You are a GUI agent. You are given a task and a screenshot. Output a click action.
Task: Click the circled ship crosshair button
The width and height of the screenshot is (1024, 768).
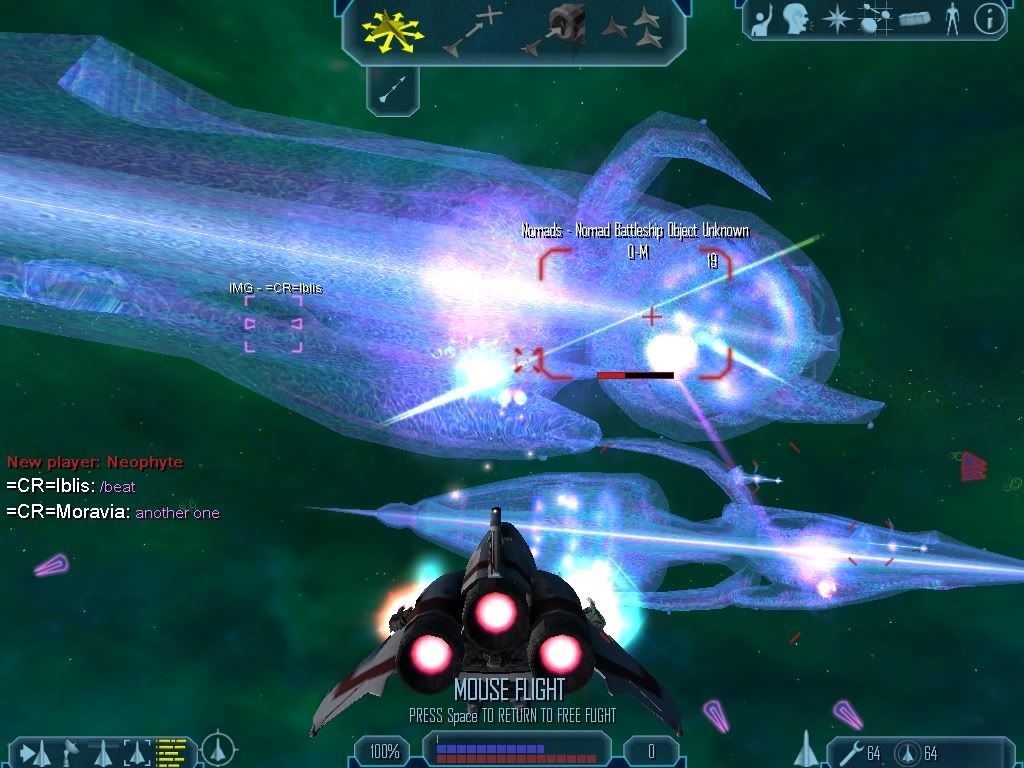[218, 749]
